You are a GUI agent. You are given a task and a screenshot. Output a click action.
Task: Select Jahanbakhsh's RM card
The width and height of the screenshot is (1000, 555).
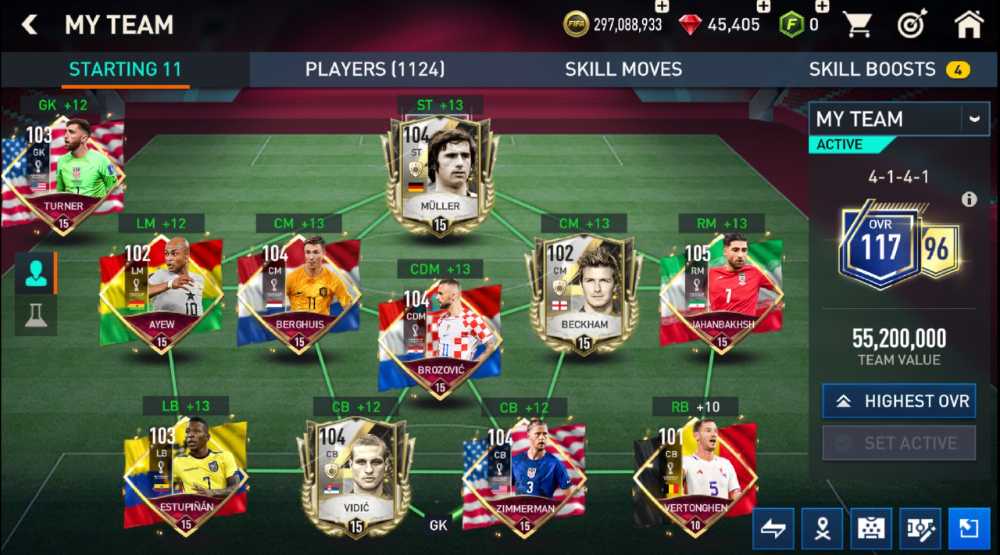720,291
